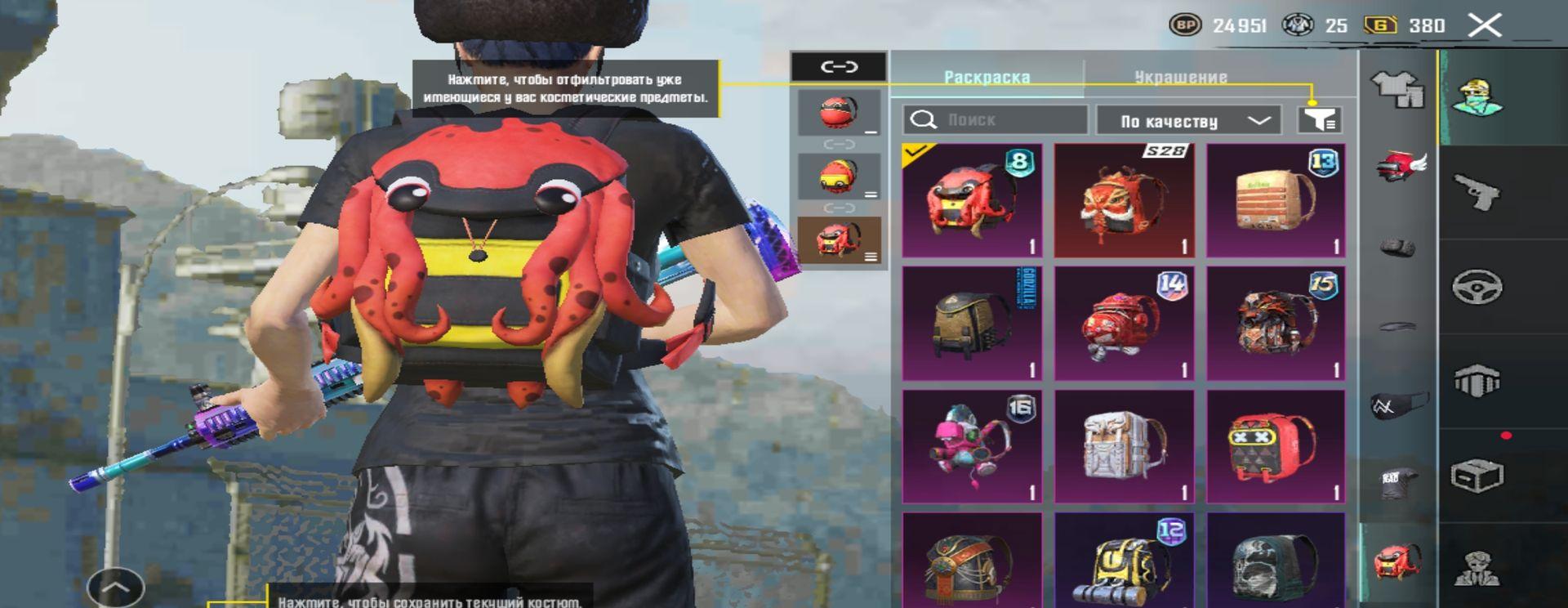Open the outfit clothing category
Viewport: 1568px width, 608px height.
click(x=1398, y=88)
